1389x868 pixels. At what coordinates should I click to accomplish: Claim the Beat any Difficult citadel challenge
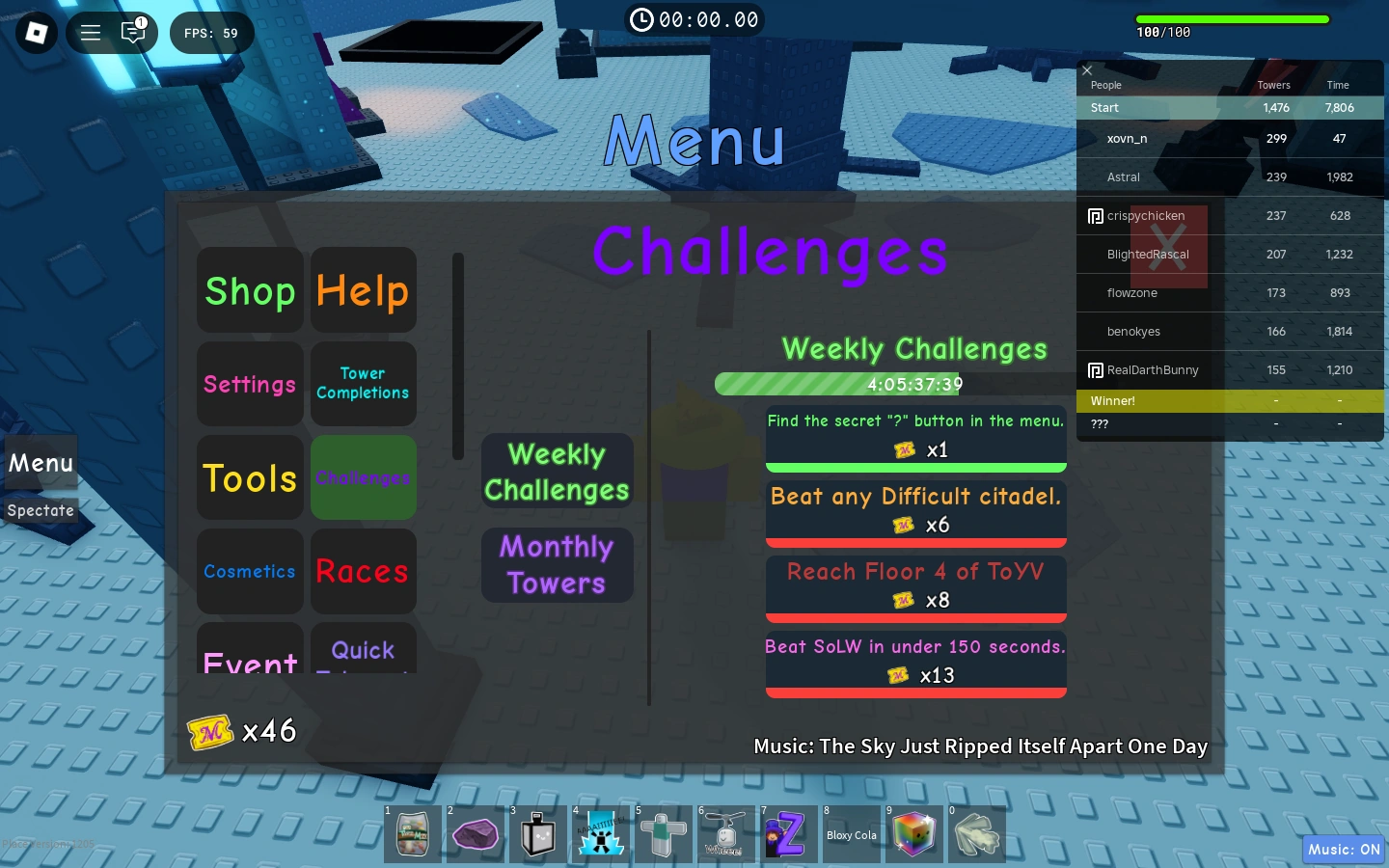[x=915, y=512]
